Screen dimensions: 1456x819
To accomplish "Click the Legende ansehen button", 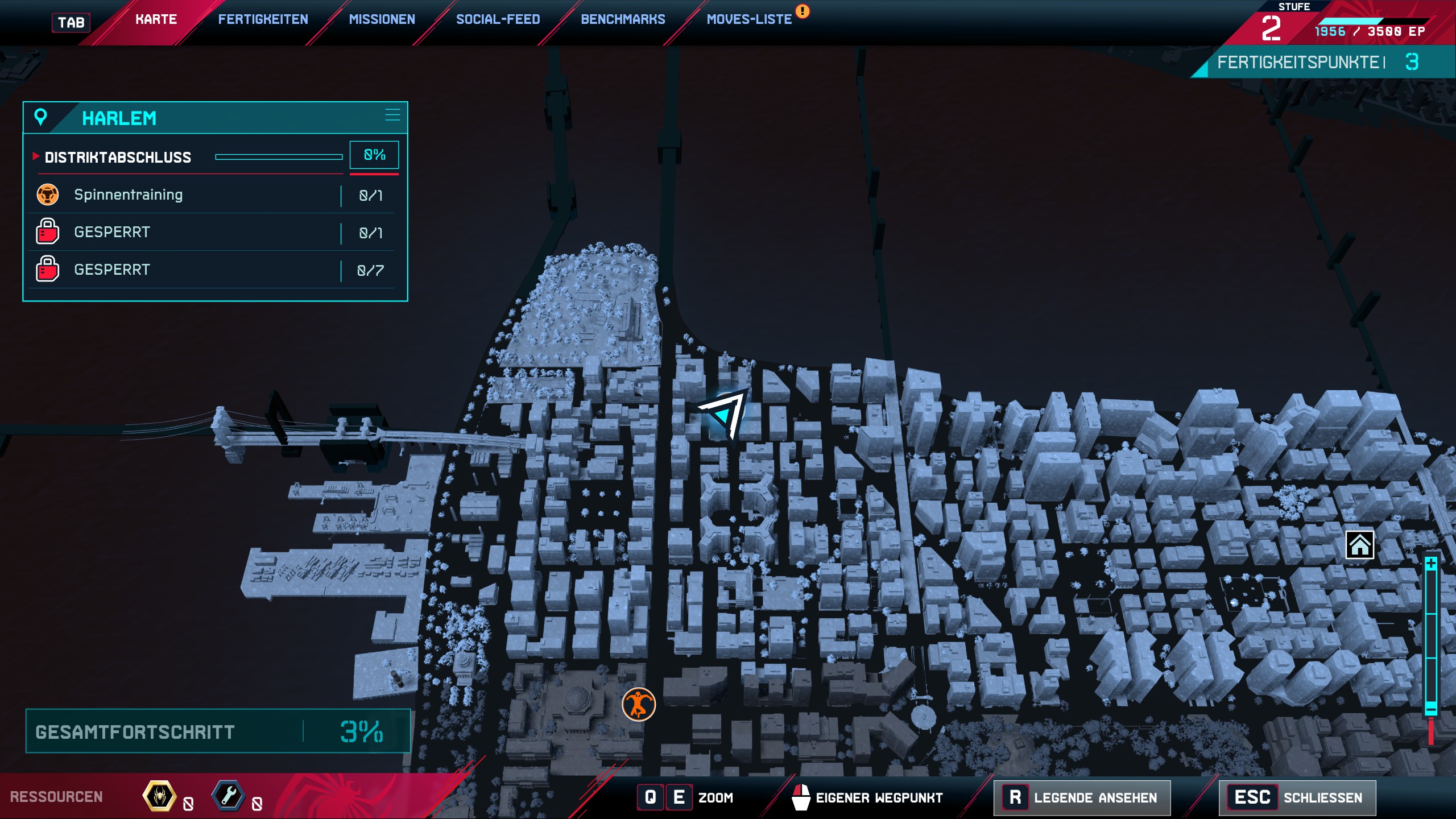I will click(x=1082, y=797).
